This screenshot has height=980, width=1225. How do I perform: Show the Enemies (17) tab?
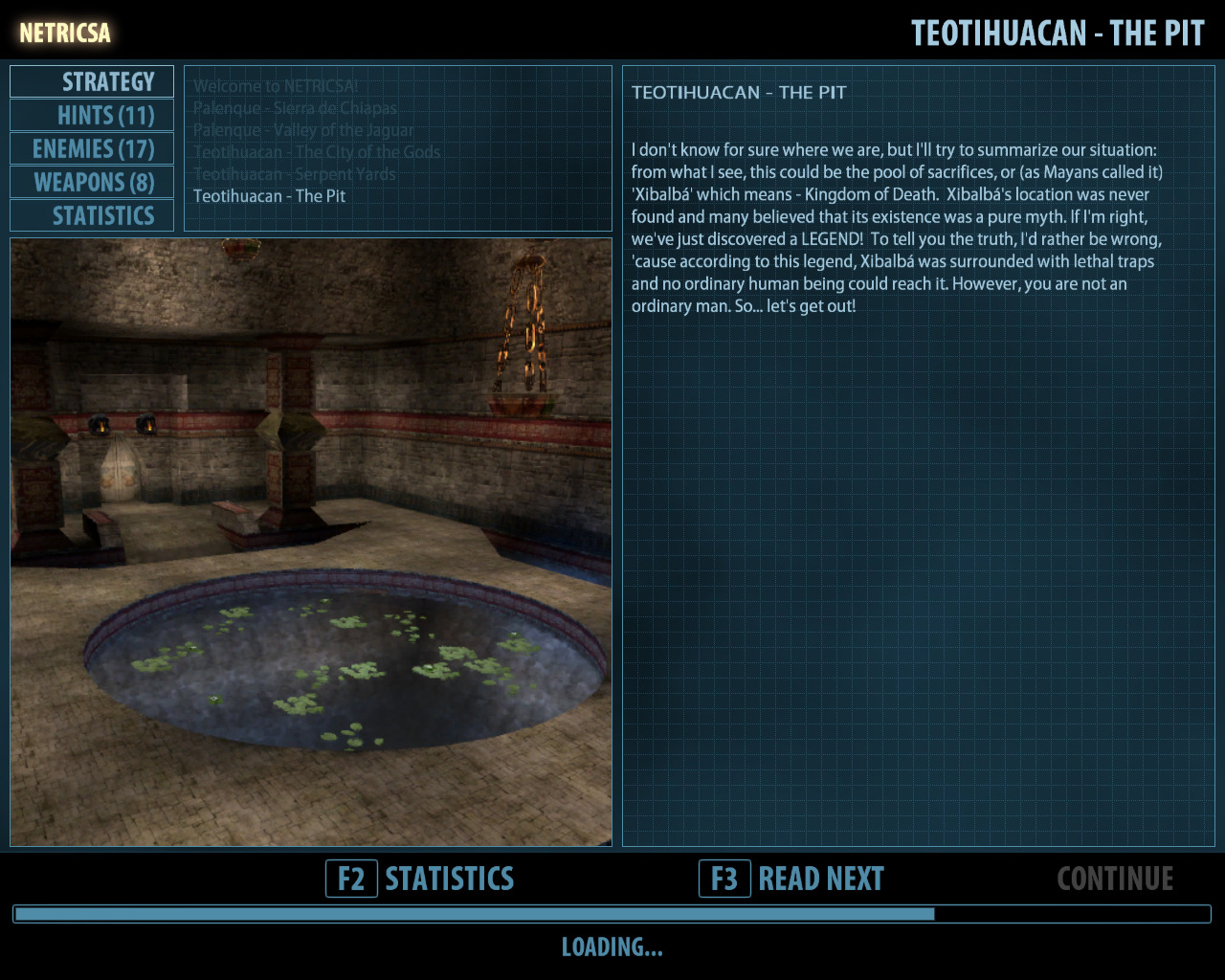pos(93,149)
